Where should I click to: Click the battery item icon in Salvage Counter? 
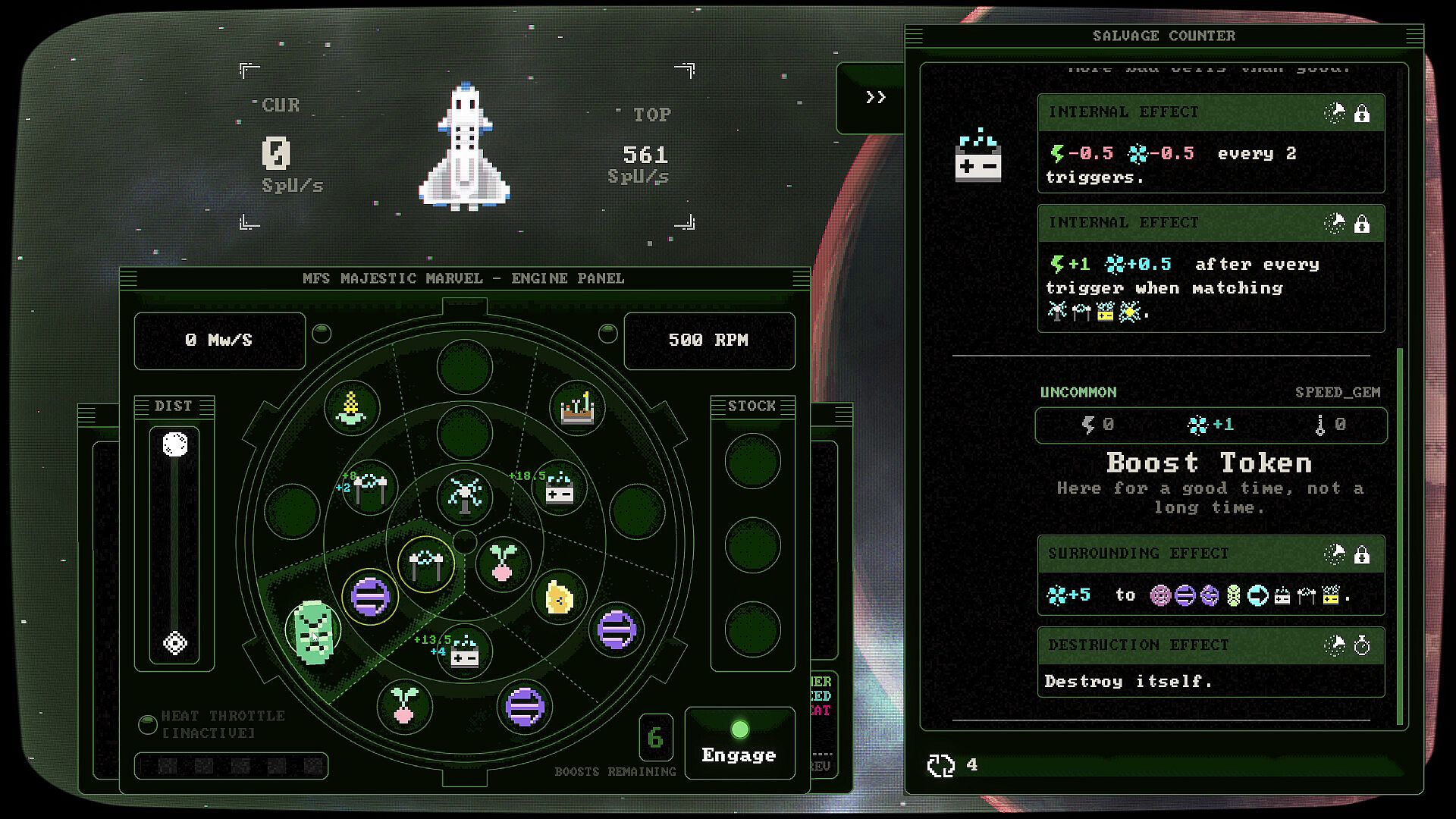[x=978, y=156]
